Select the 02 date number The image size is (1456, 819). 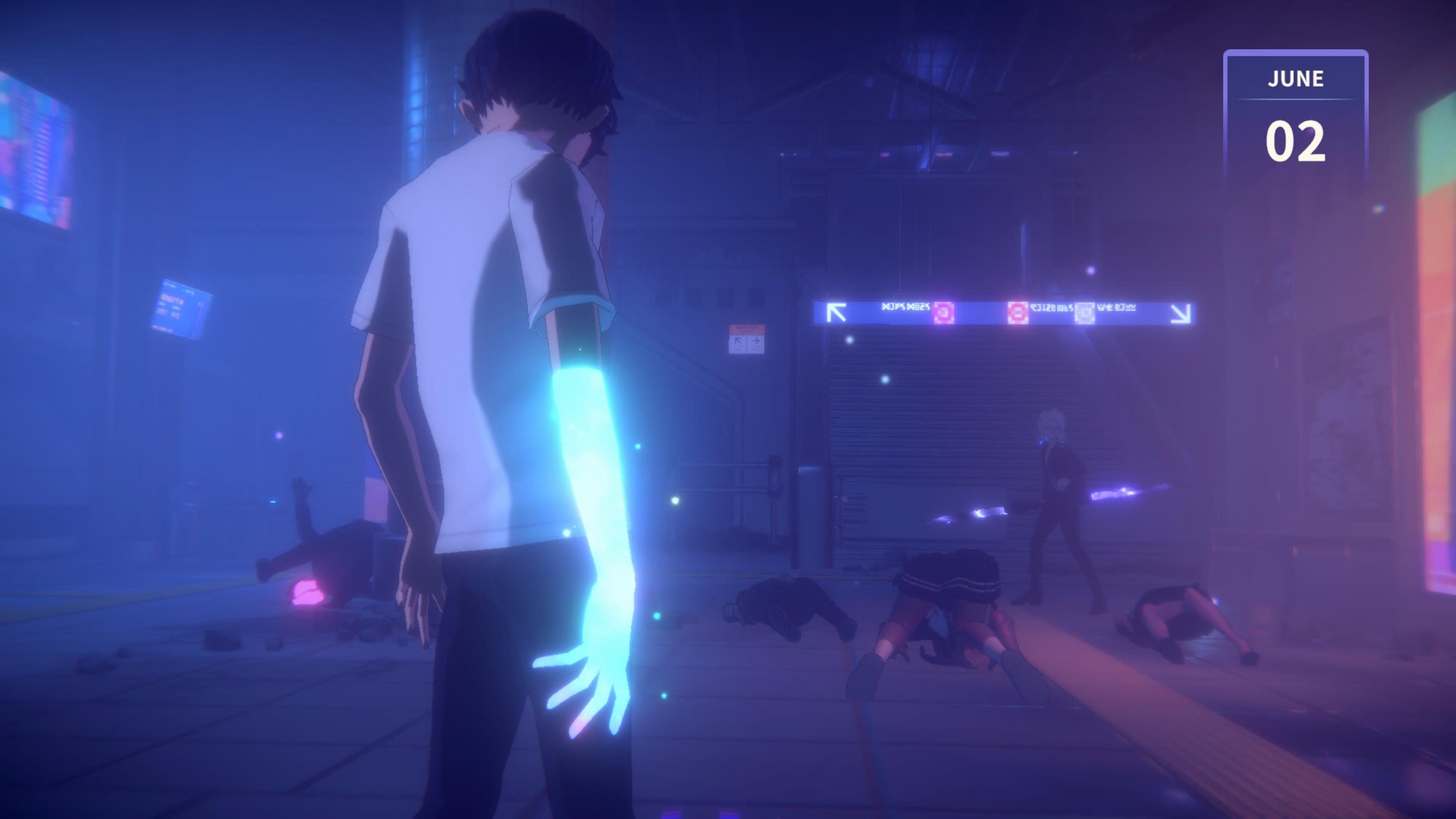tap(1296, 139)
